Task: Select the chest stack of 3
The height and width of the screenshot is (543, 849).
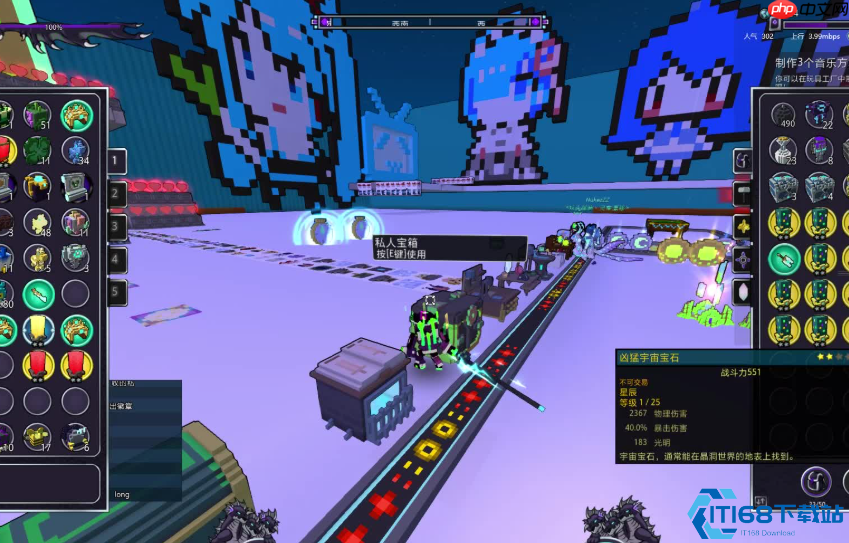Action: click(785, 187)
